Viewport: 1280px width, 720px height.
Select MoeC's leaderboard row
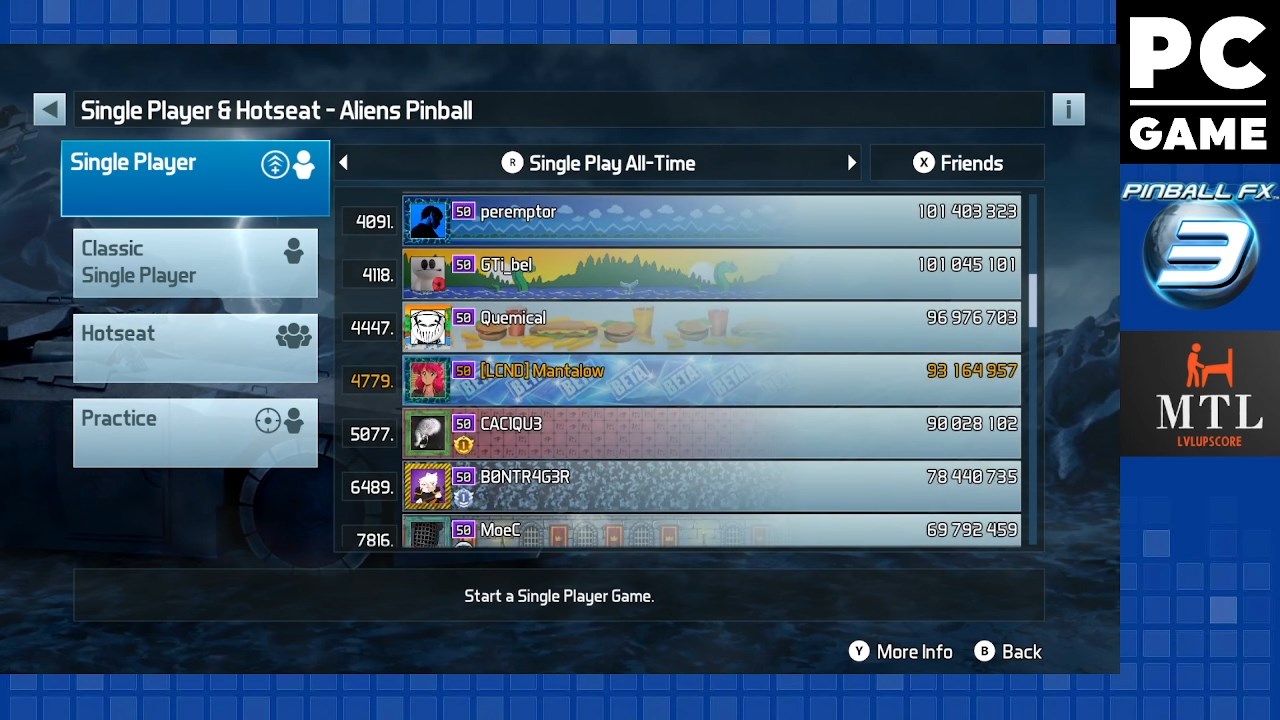[x=711, y=531]
